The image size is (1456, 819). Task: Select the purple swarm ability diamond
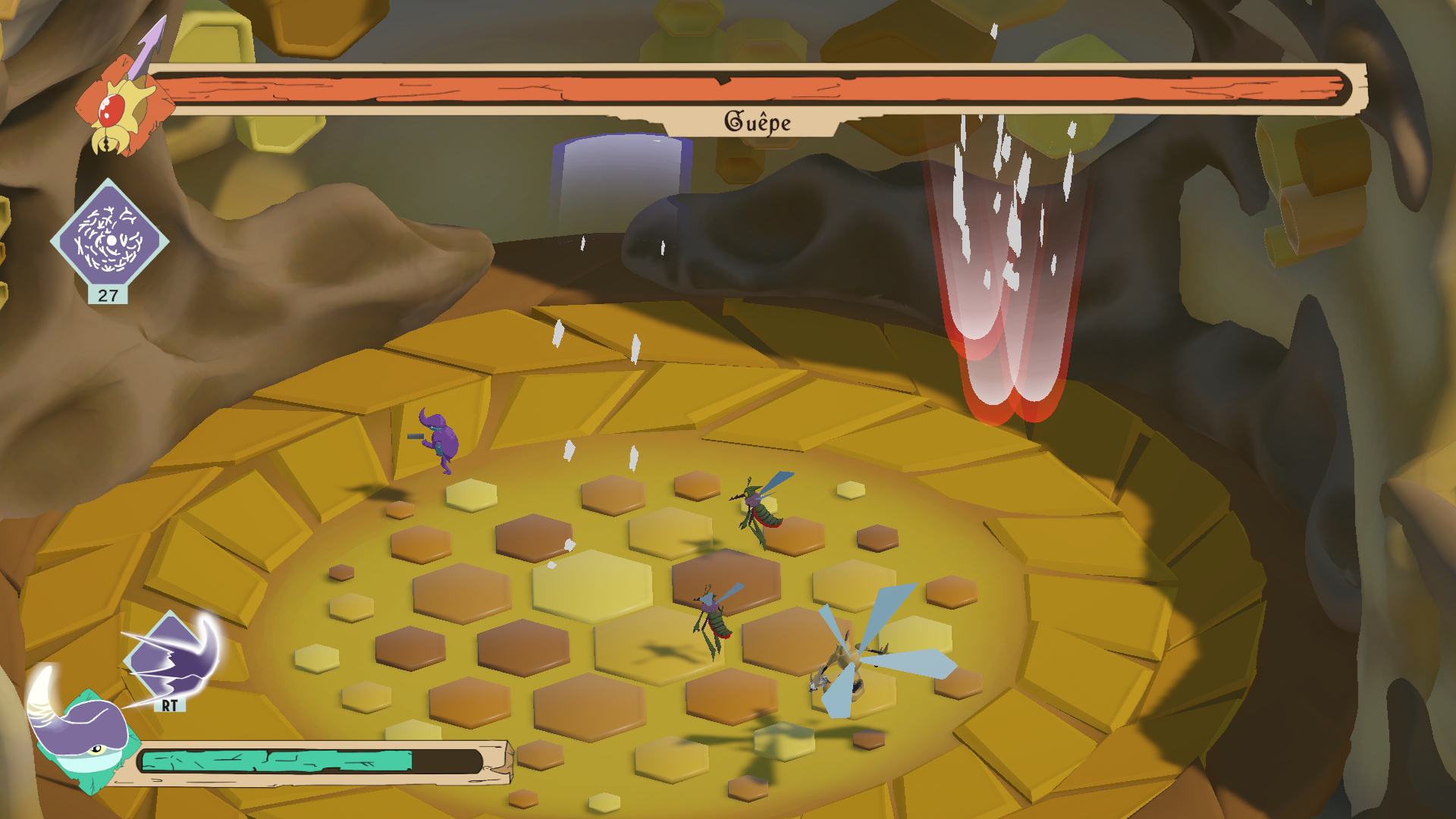point(110,240)
